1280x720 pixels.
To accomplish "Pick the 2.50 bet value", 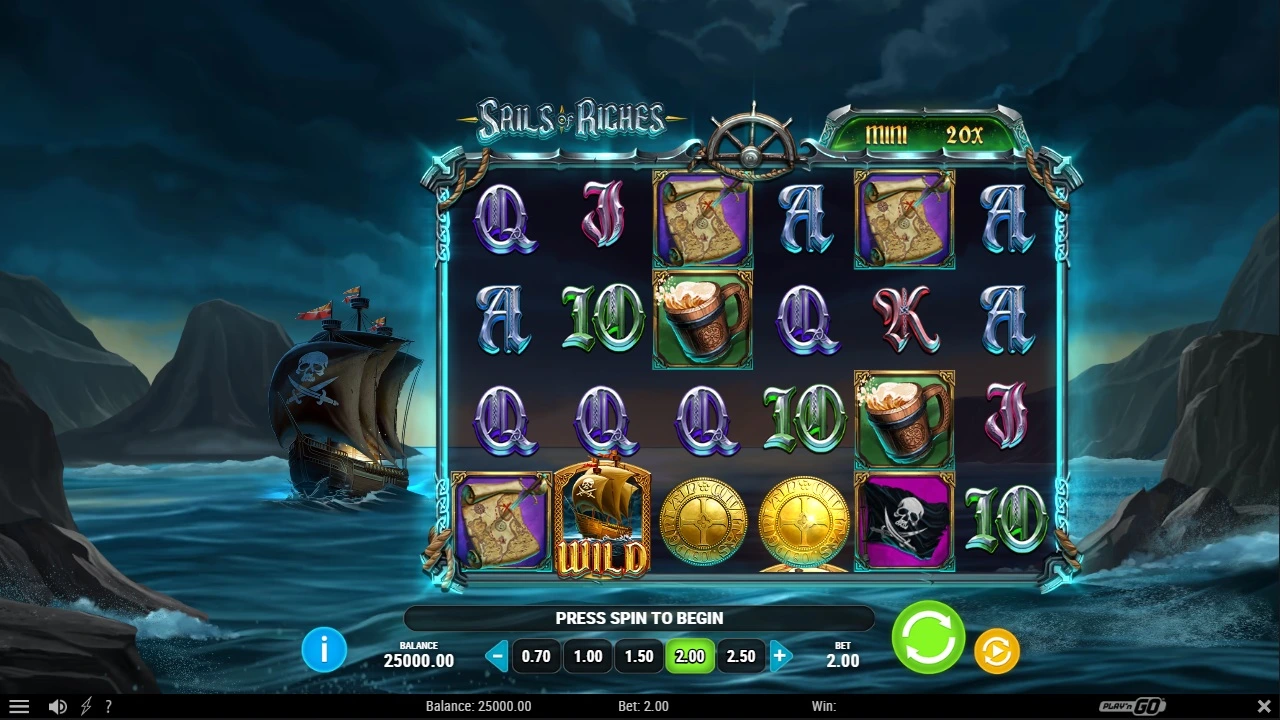I will [x=741, y=657].
